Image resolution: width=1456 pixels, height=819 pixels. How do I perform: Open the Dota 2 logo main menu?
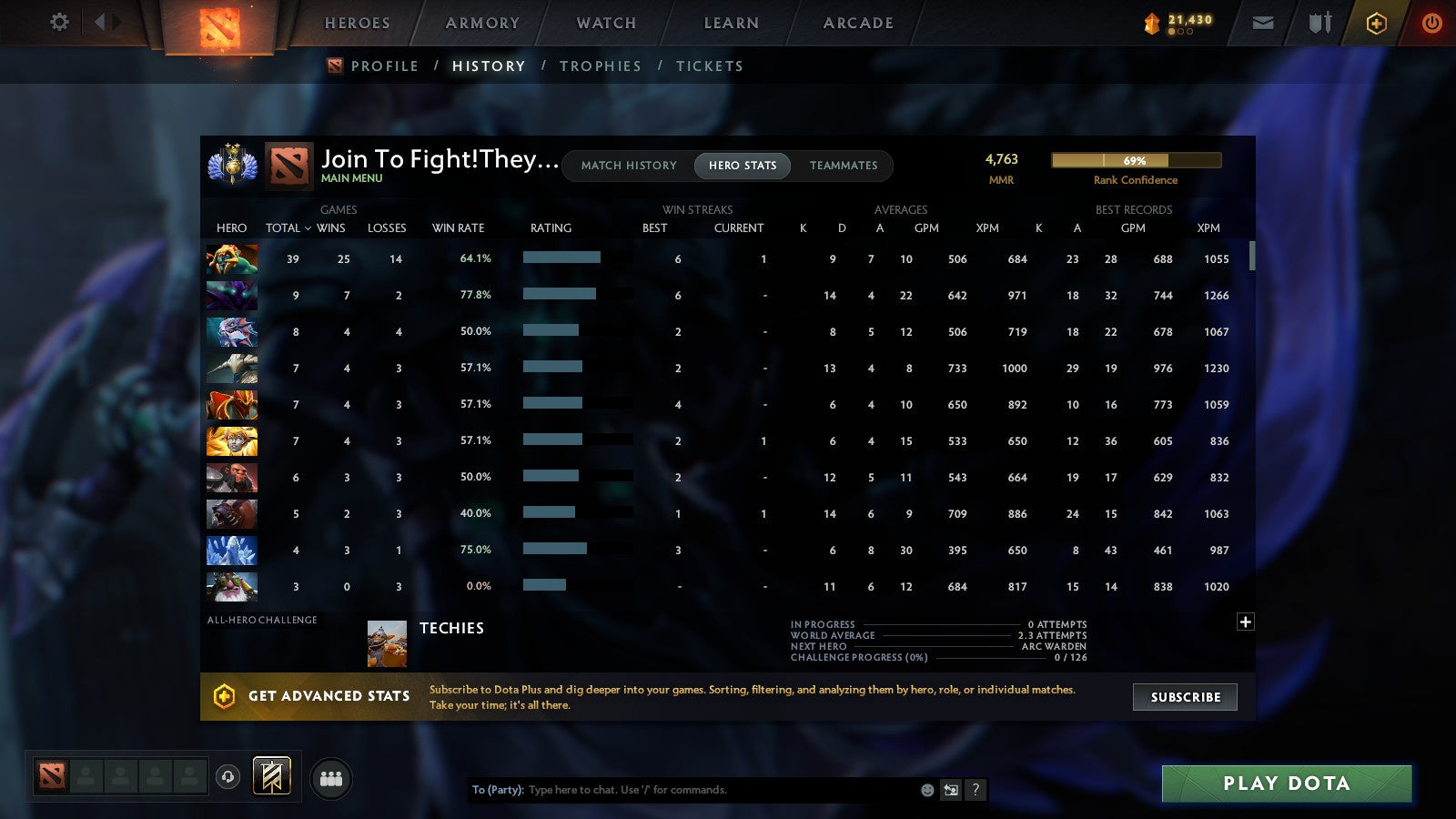pos(218,23)
